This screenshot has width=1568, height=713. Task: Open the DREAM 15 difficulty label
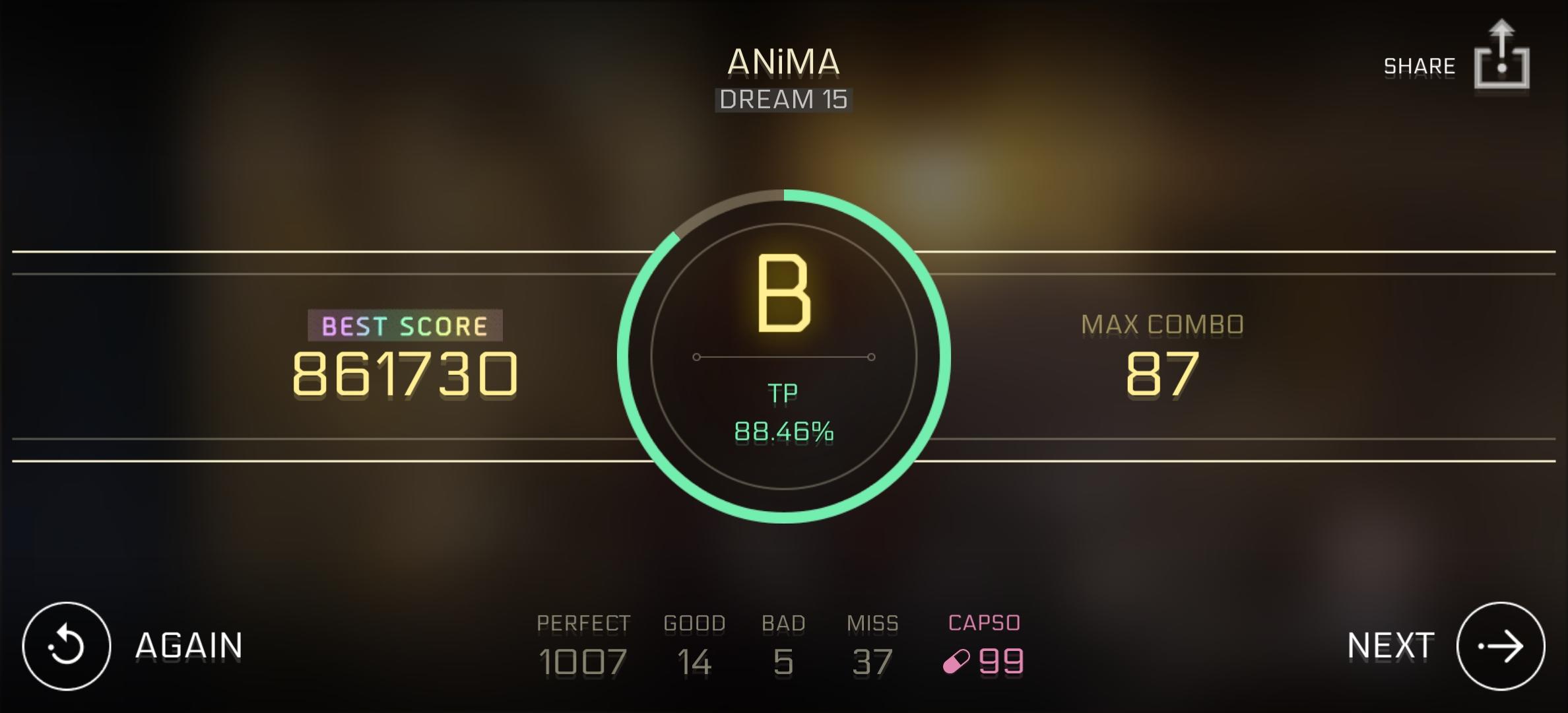[783, 100]
